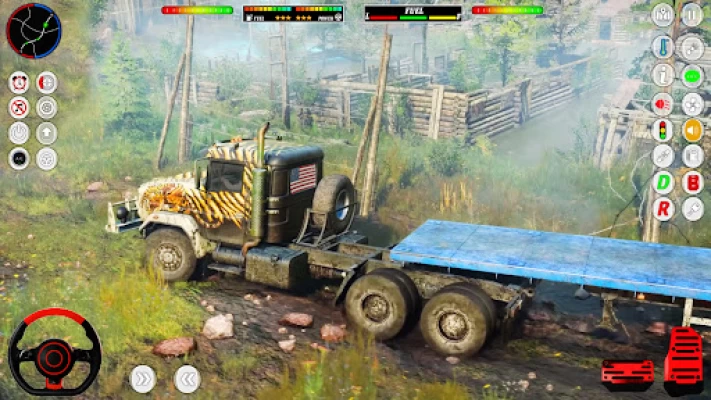The image size is (711, 400).
Task: Tap the engine power button icon
Action: pyautogui.click(x=18, y=132)
